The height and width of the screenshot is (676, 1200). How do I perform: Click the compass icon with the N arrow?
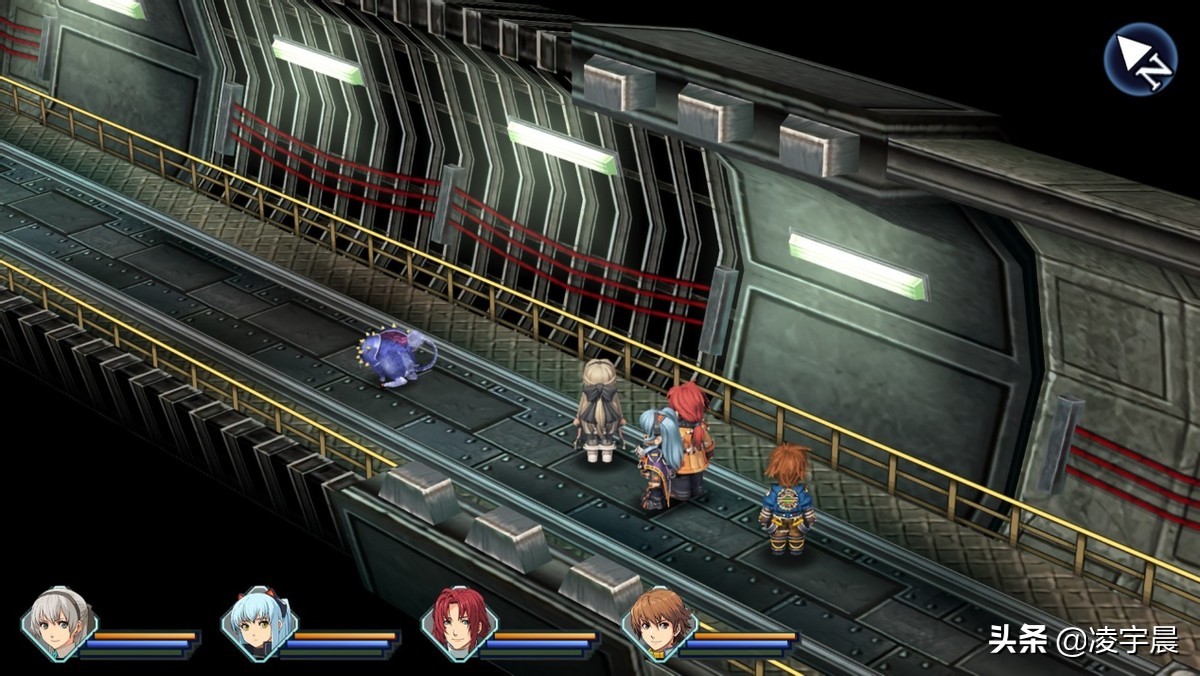pyautogui.click(x=1140, y=59)
